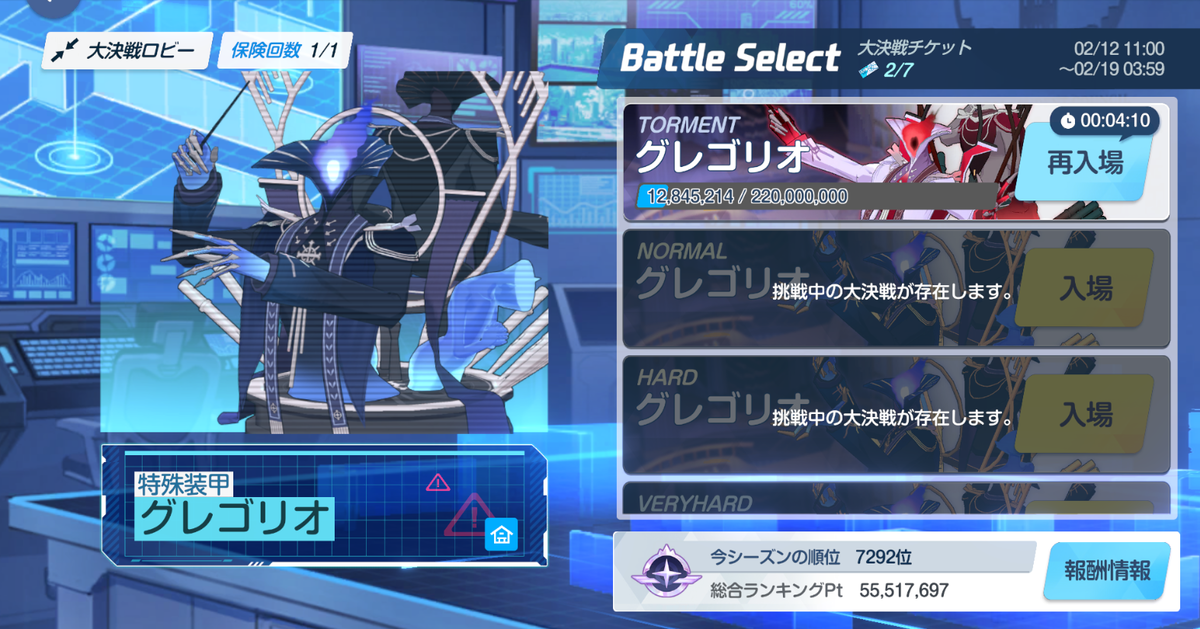Re-enter the TORMENT battle with 再入場
This screenshot has height=629, width=1200.
click(1084, 164)
